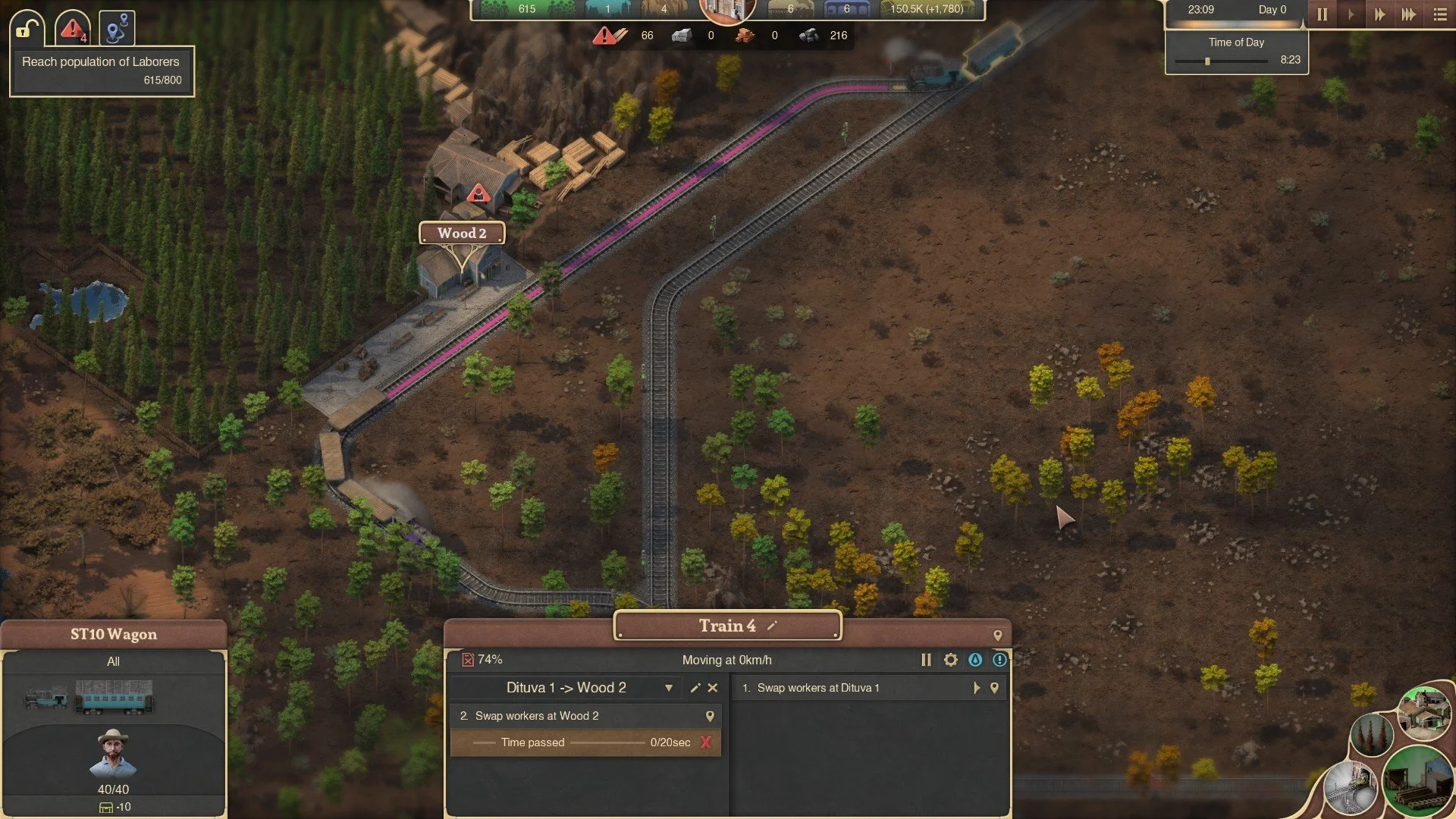The image size is (1456, 819).
Task: Click the unlocked padlock icon
Action: coord(27,30)
